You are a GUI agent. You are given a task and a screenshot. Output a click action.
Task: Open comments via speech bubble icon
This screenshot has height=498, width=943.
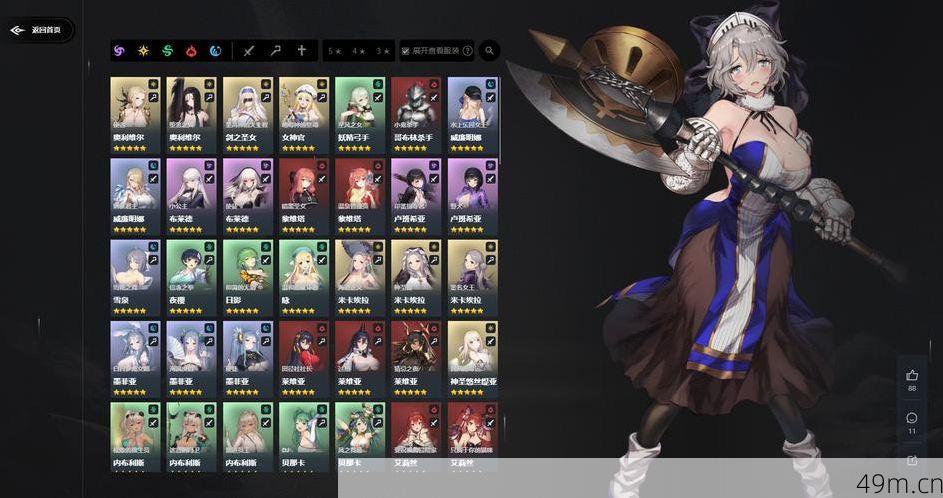pyautogui.click(x=912, y=418)
